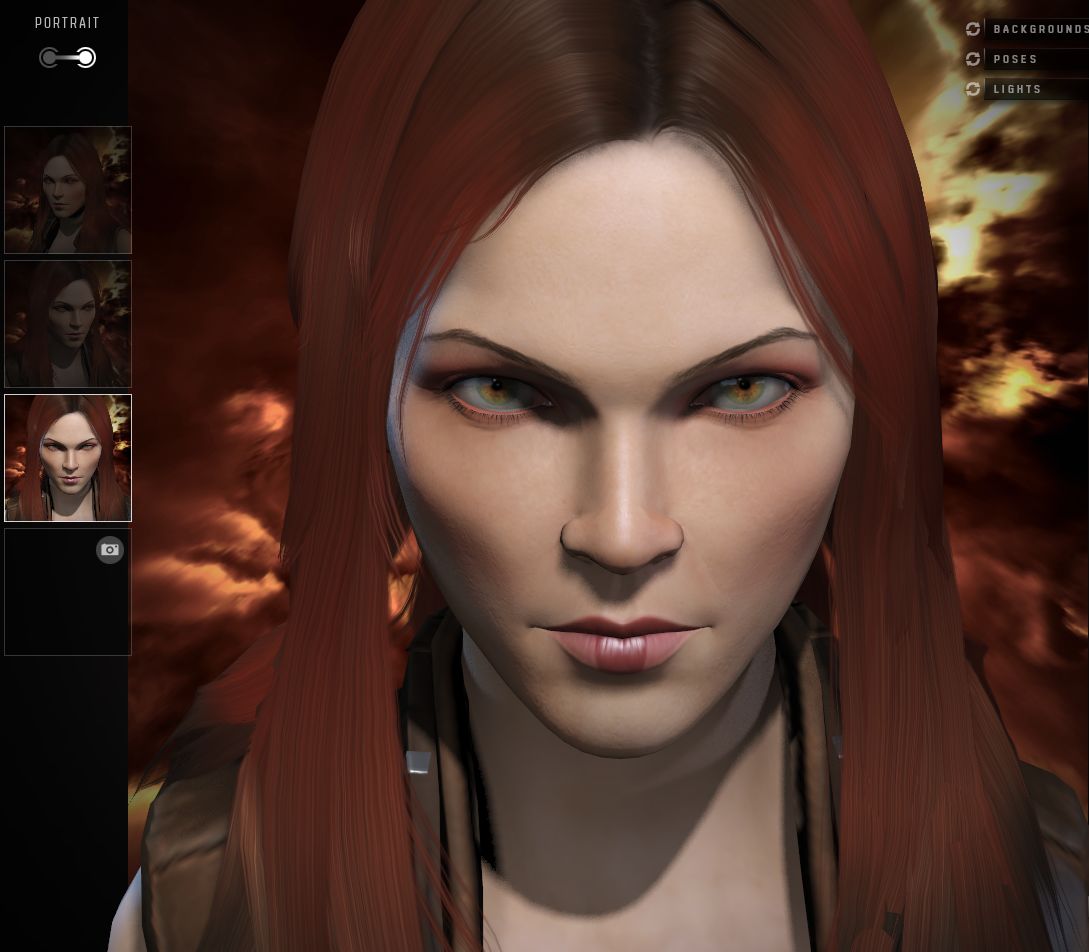Toggle the Portrait mode switch
Image resolution: width=1089 pixels, height=952 pixels.
click(x=68, y=58)
